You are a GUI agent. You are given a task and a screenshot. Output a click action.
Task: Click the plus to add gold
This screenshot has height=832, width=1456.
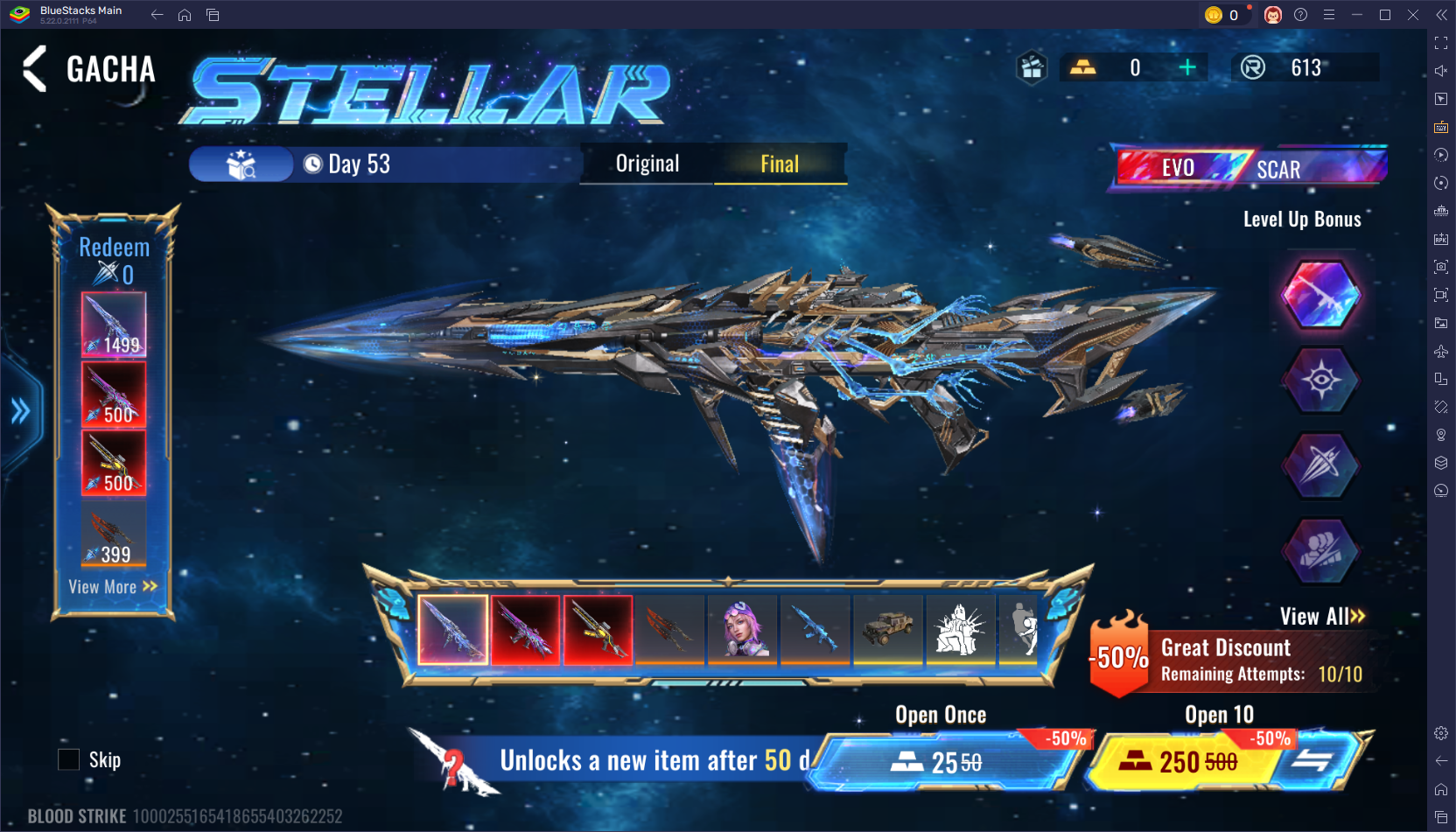pos(1187,66)
